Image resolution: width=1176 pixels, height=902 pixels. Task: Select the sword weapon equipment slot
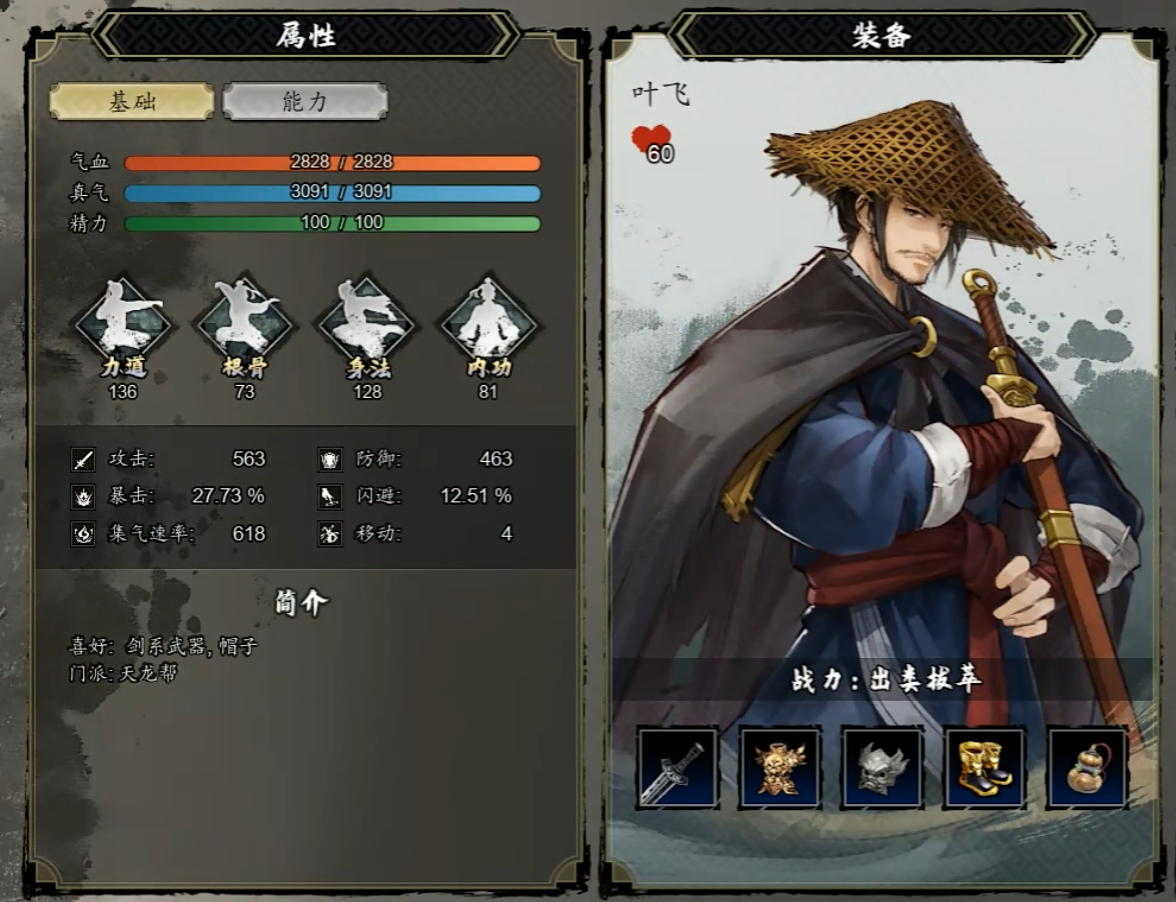coord(678,767)
